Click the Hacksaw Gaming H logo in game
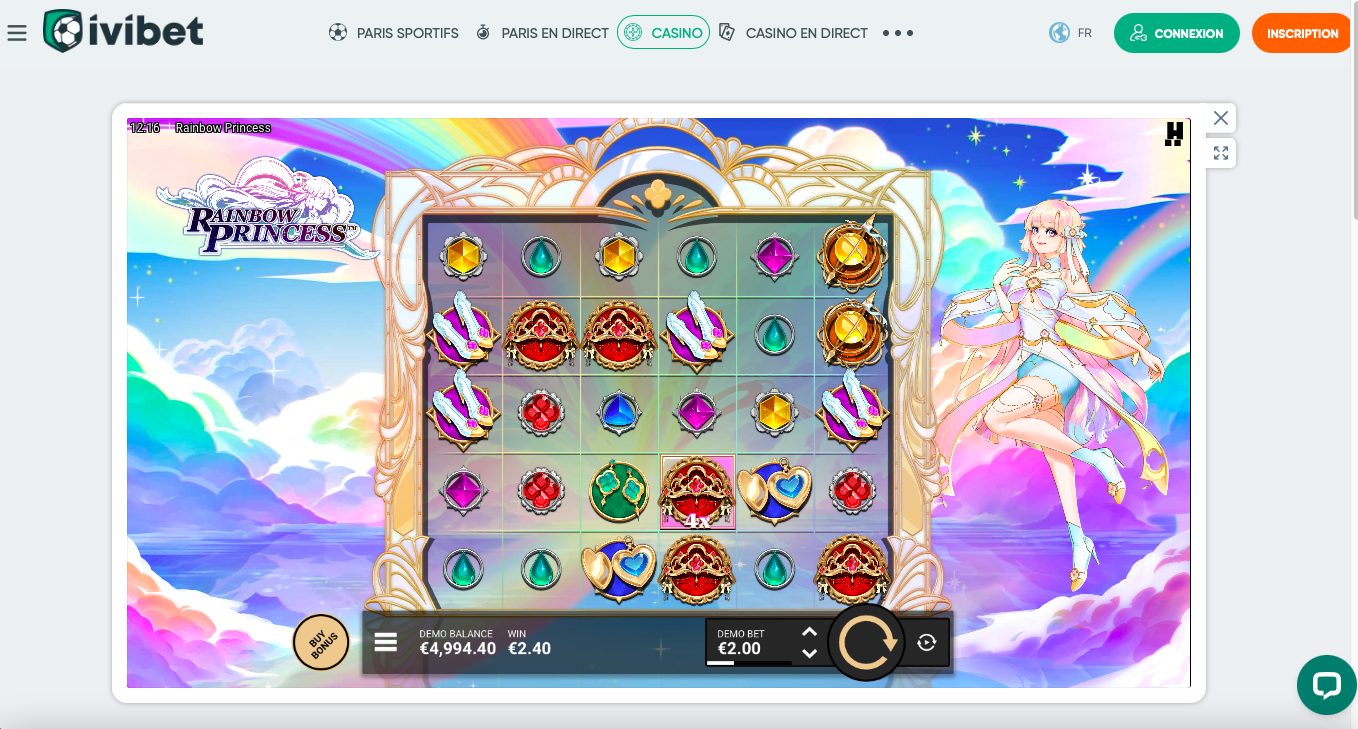Image resolution: width=1358 pixels, height=729 pixels. pyautogui.click(x=1173, y=134)
